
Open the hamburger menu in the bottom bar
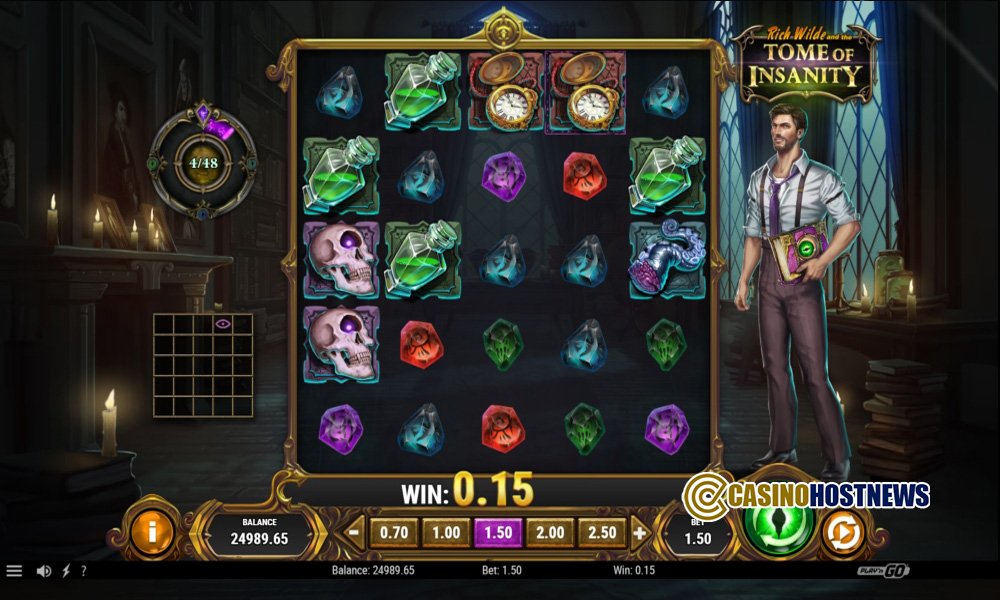point(14,571)
